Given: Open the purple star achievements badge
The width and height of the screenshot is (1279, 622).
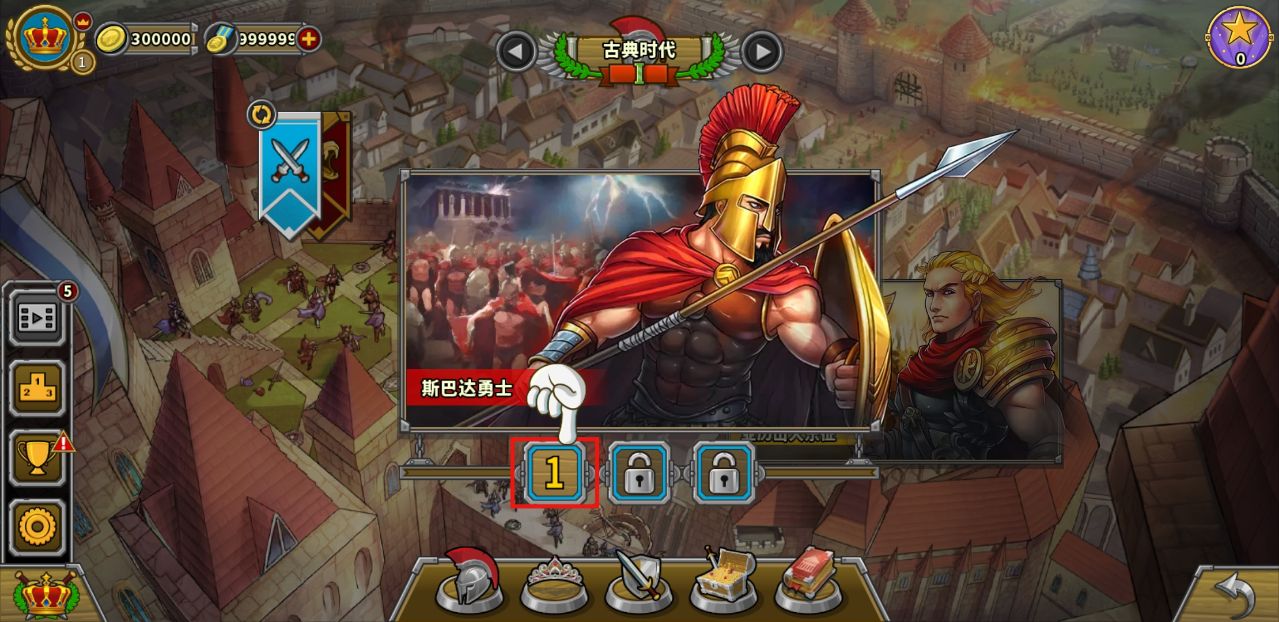Looking at the screenshot, I should click(x=1240, y=37).
